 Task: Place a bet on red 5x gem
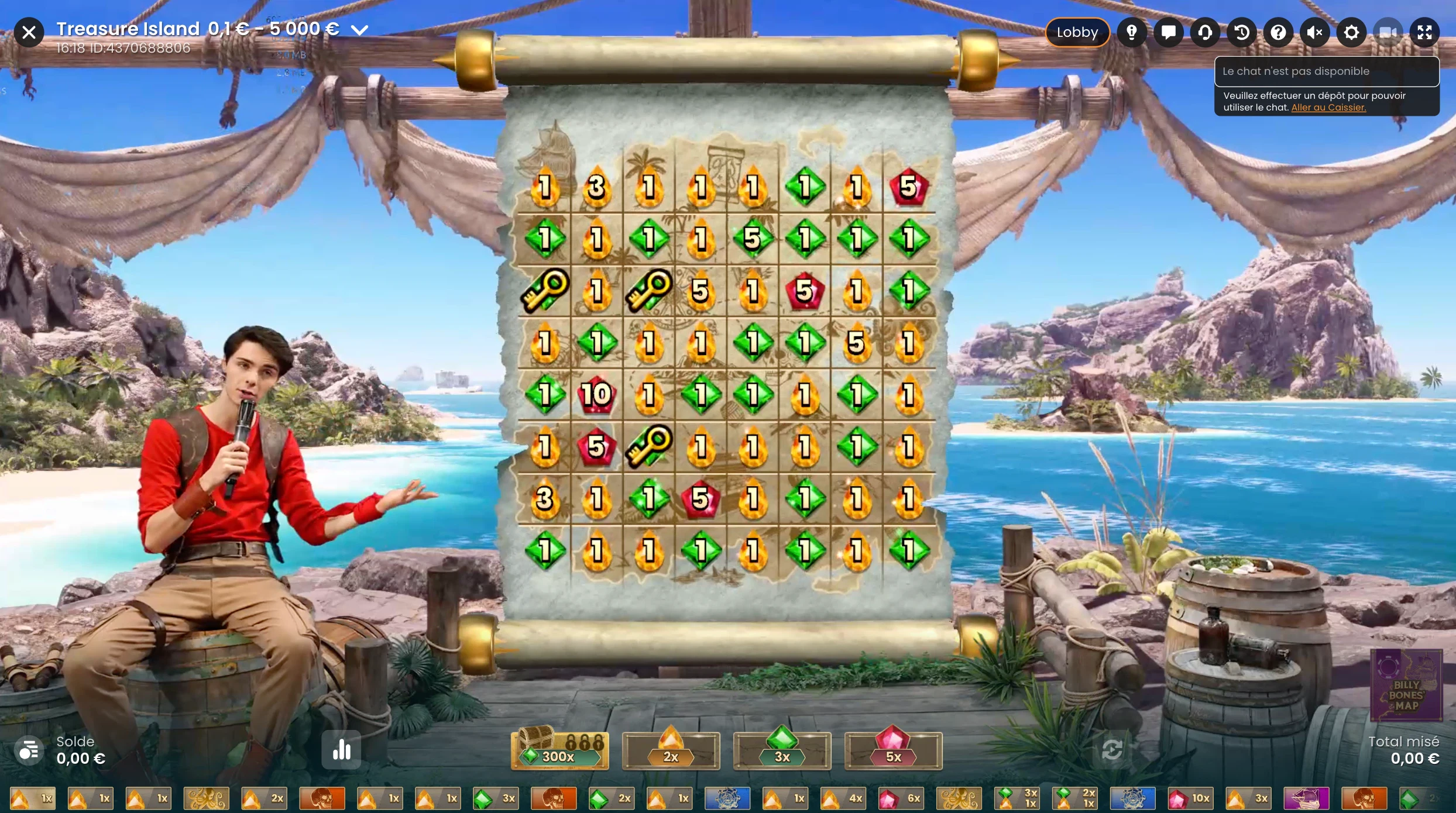tap(893, 750)
